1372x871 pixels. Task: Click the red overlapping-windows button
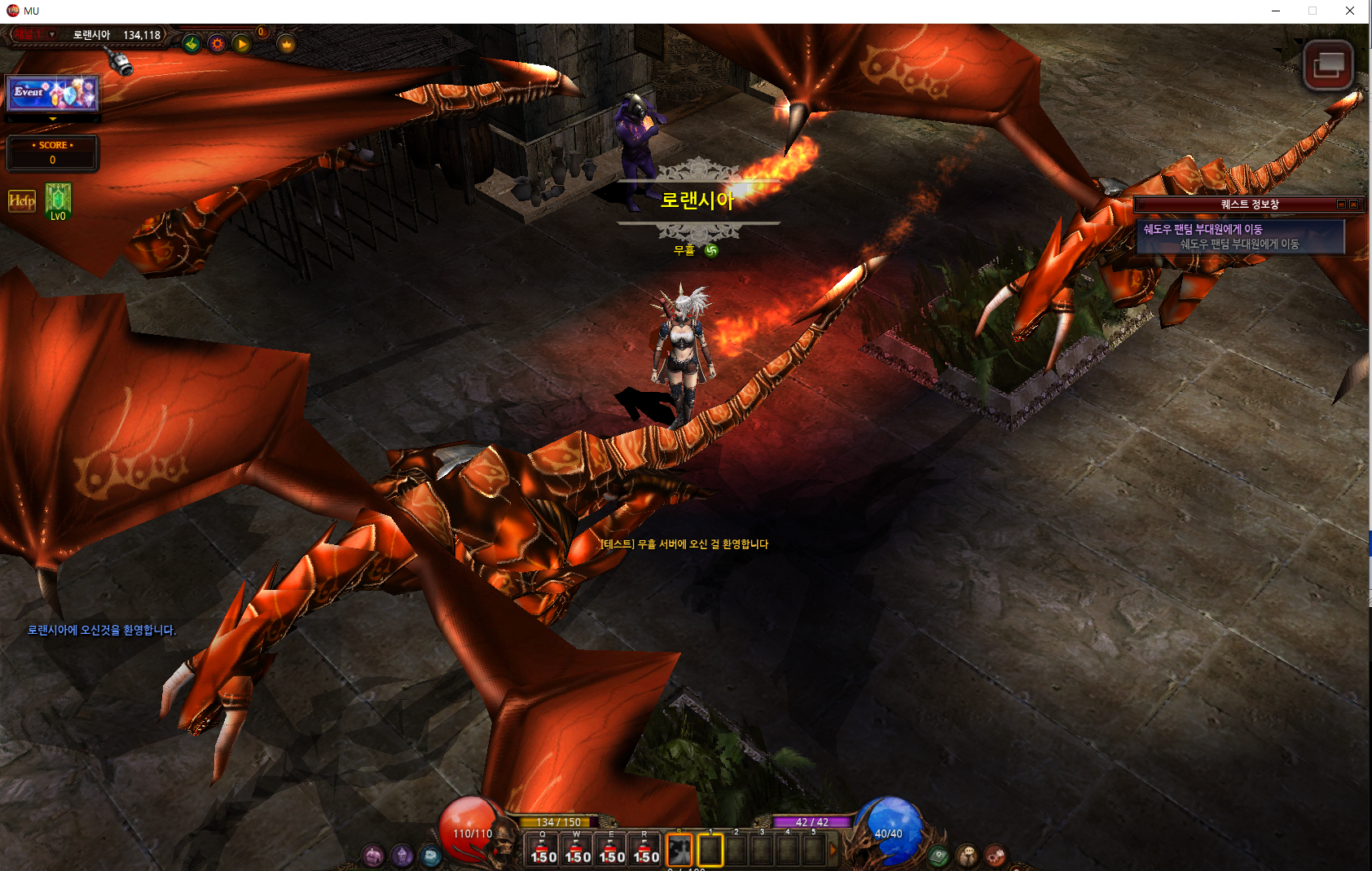pyautogui.click(x=1328, y=65)
